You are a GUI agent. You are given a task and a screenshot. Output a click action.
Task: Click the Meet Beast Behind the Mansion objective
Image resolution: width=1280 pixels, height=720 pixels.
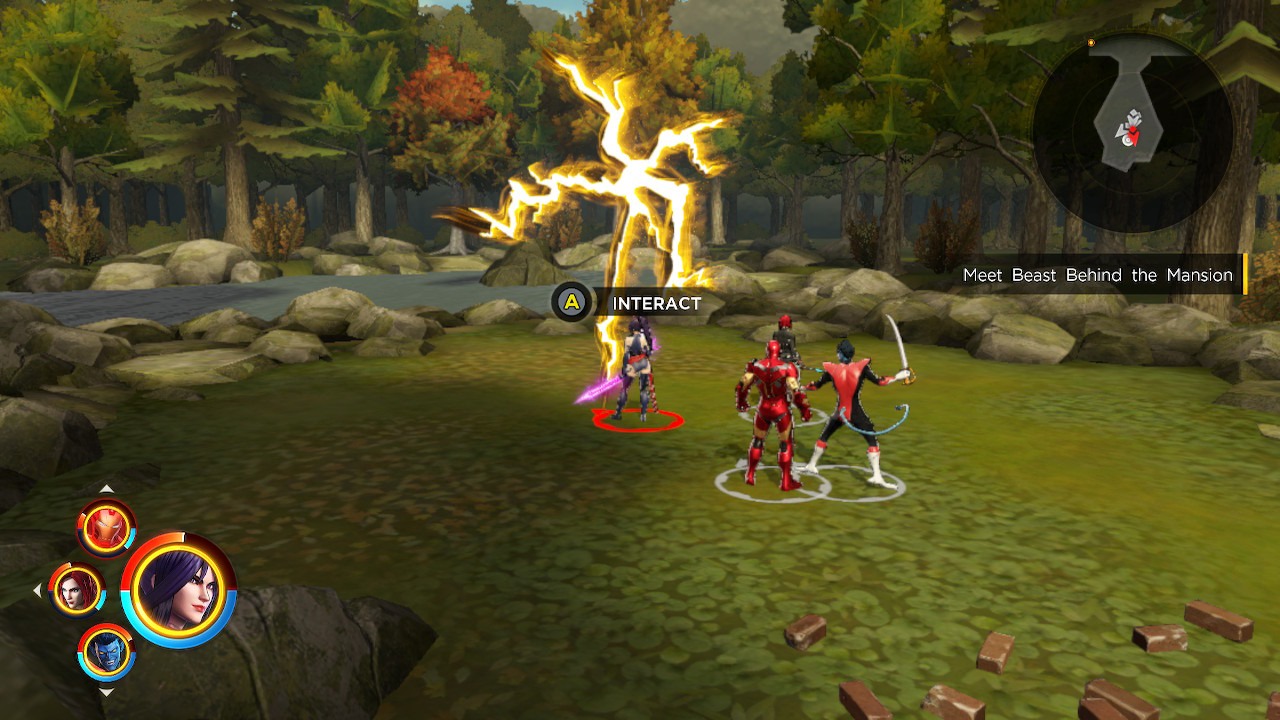point(1098,275)
